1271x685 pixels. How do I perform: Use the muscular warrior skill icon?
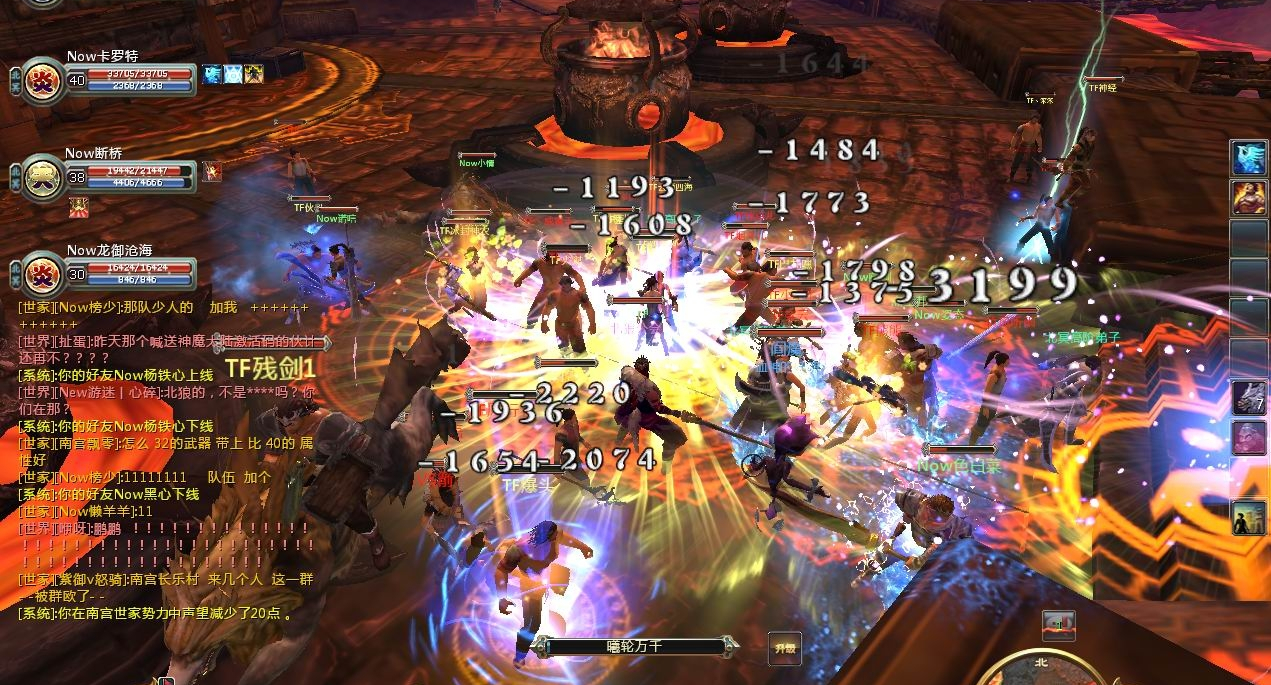pyautogui.click(x=1249, y=197)
